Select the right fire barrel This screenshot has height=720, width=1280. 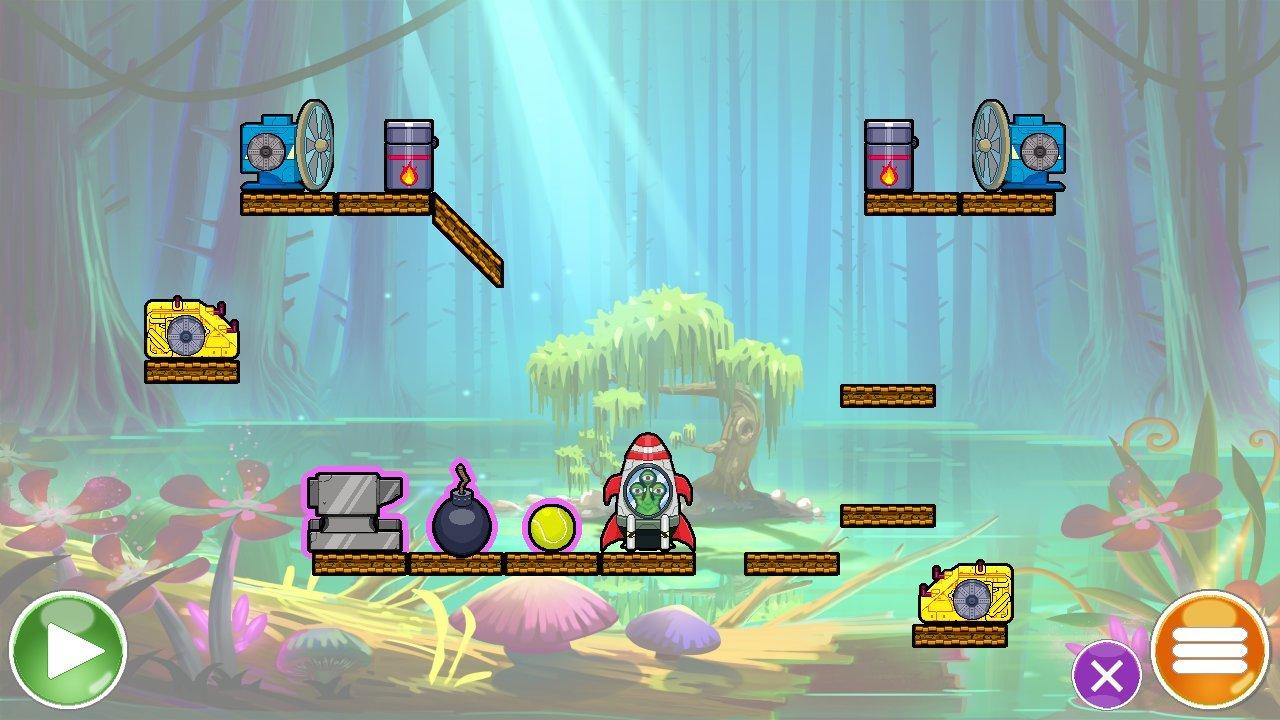(x=888, y=155)
